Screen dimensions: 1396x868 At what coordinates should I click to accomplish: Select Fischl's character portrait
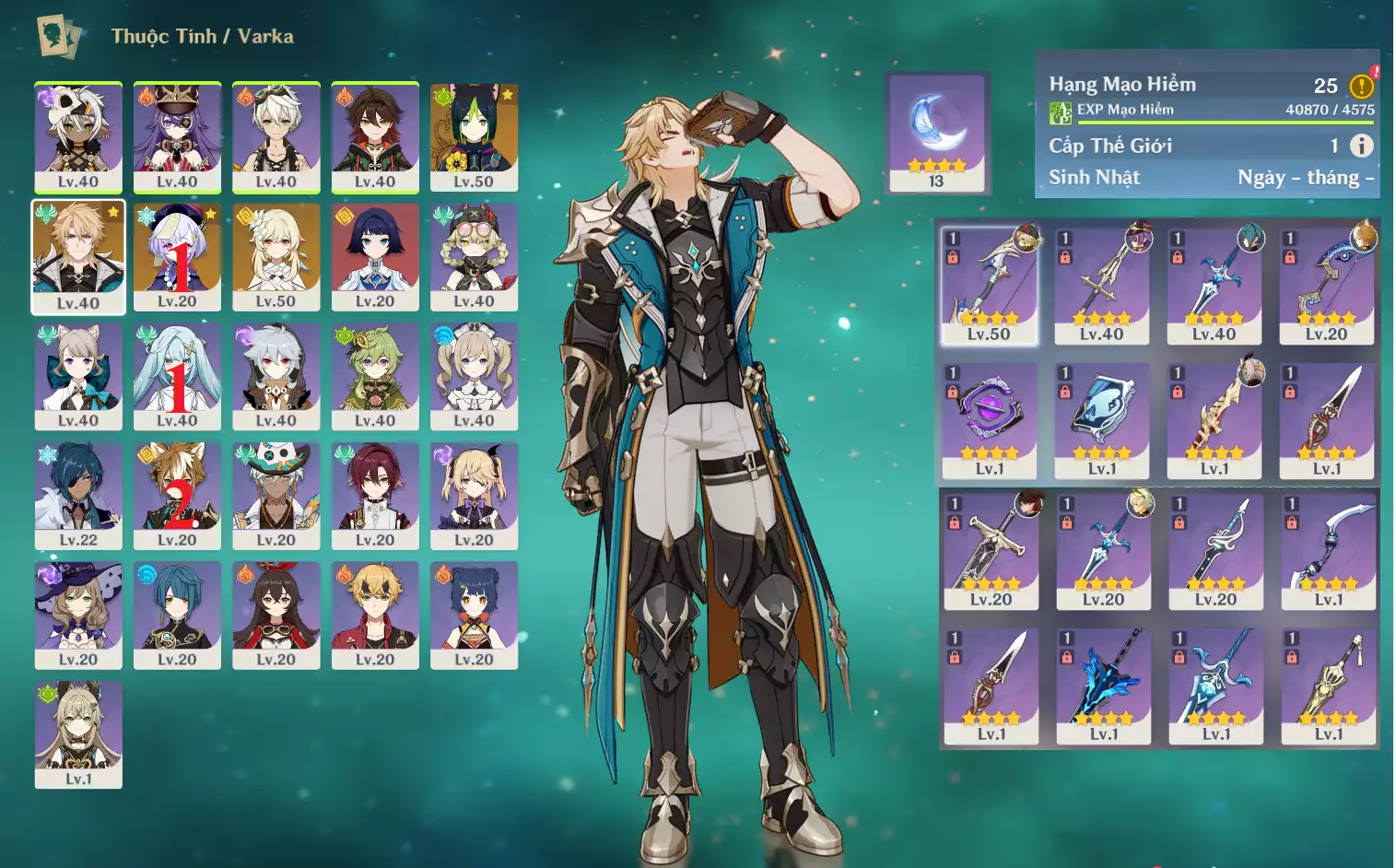[x=474, y=496]
